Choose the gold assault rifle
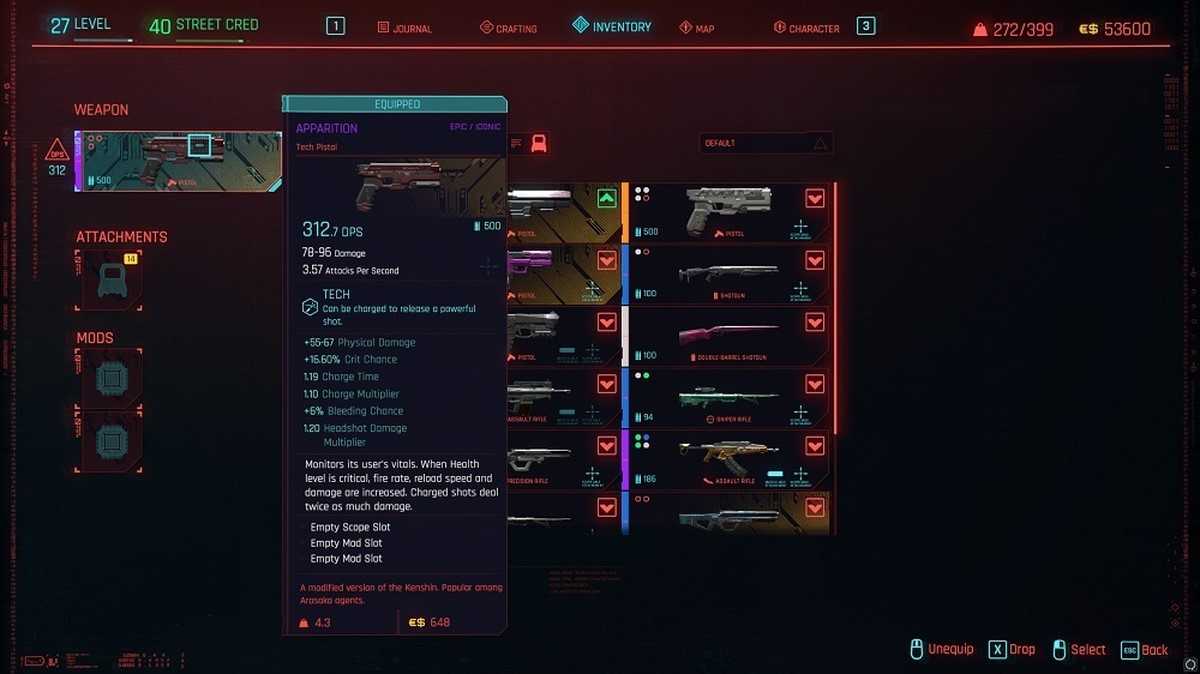The width and height of the screenshot is (1200, 674). [728, 461]
